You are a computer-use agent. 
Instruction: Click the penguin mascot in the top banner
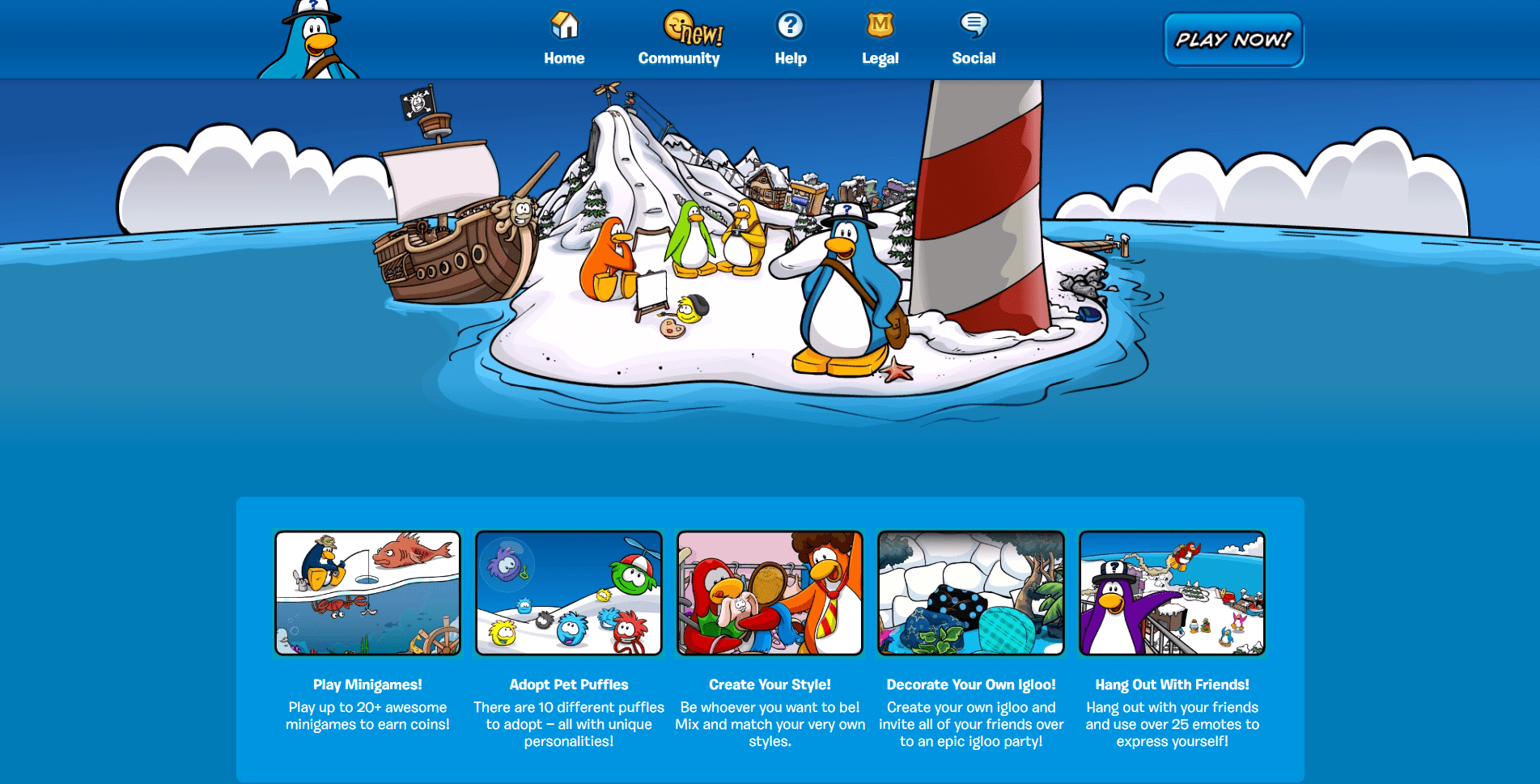pyautogui.click(x=310, y=39)
